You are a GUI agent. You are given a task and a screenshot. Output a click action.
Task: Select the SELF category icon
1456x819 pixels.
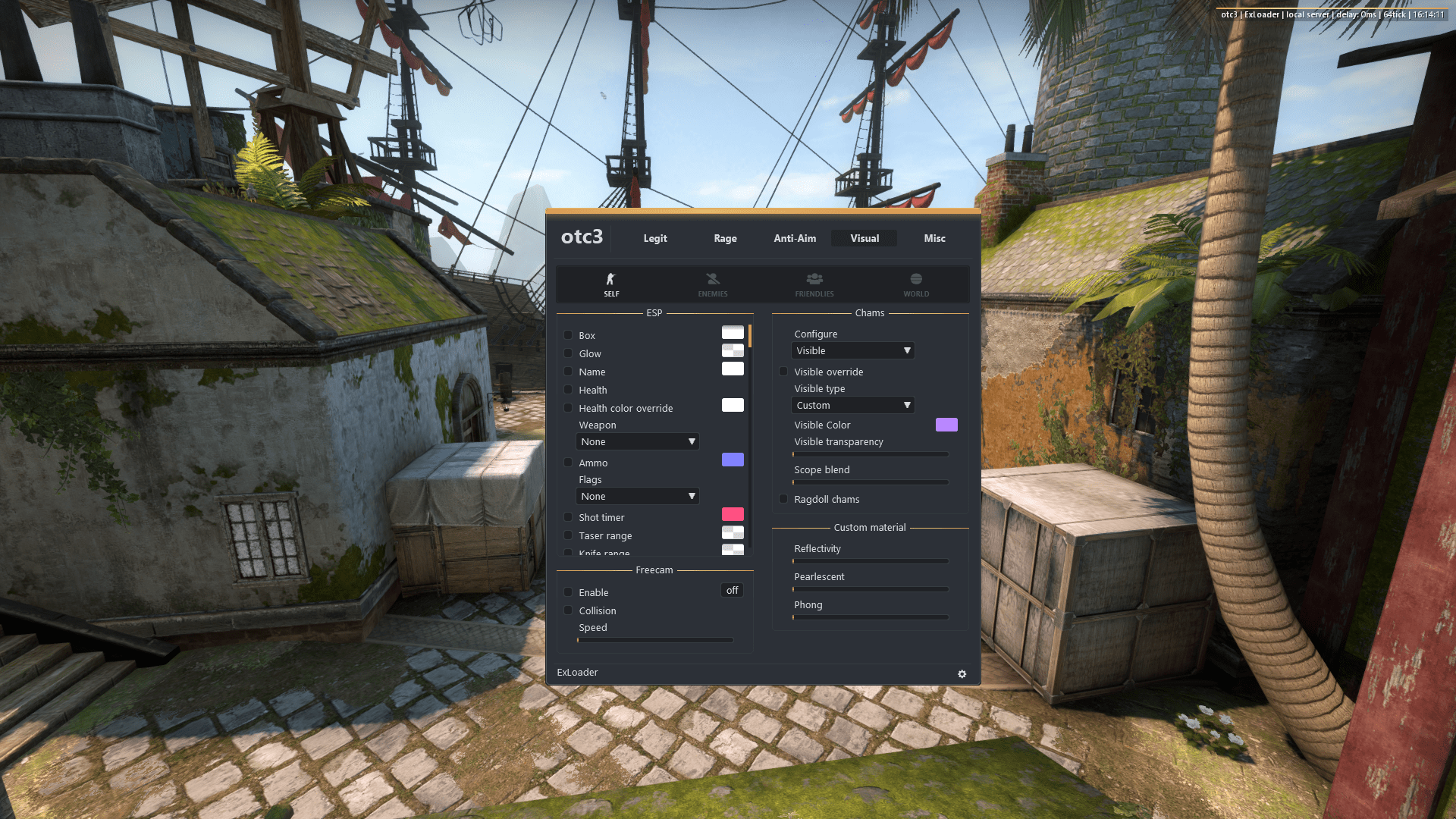click(x=610, y=284)
